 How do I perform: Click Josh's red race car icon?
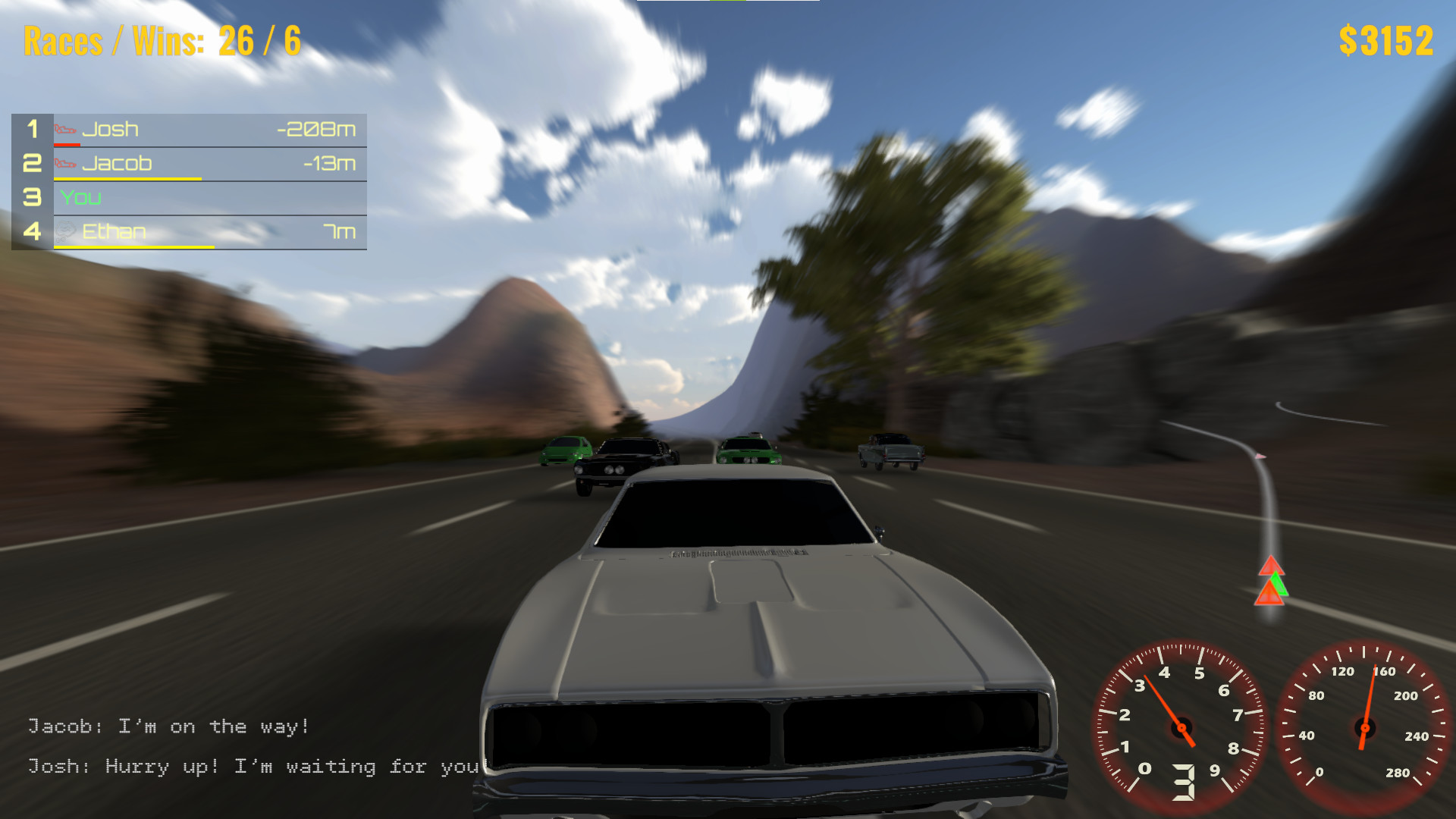coord(67,129)
